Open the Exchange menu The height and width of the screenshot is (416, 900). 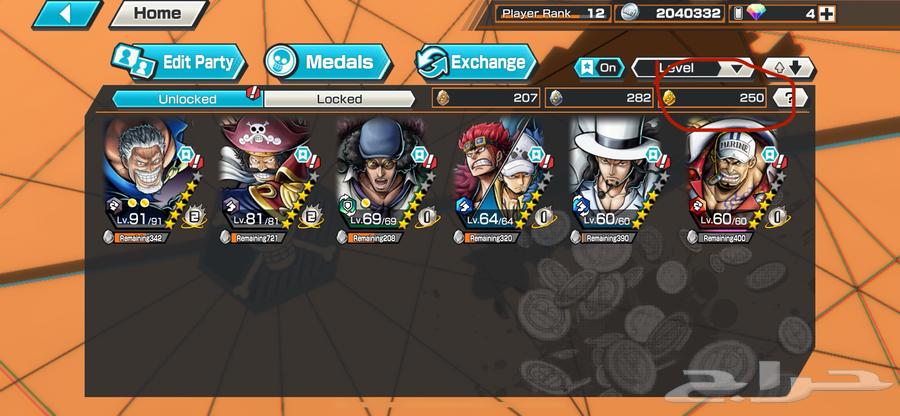[473, 62]
